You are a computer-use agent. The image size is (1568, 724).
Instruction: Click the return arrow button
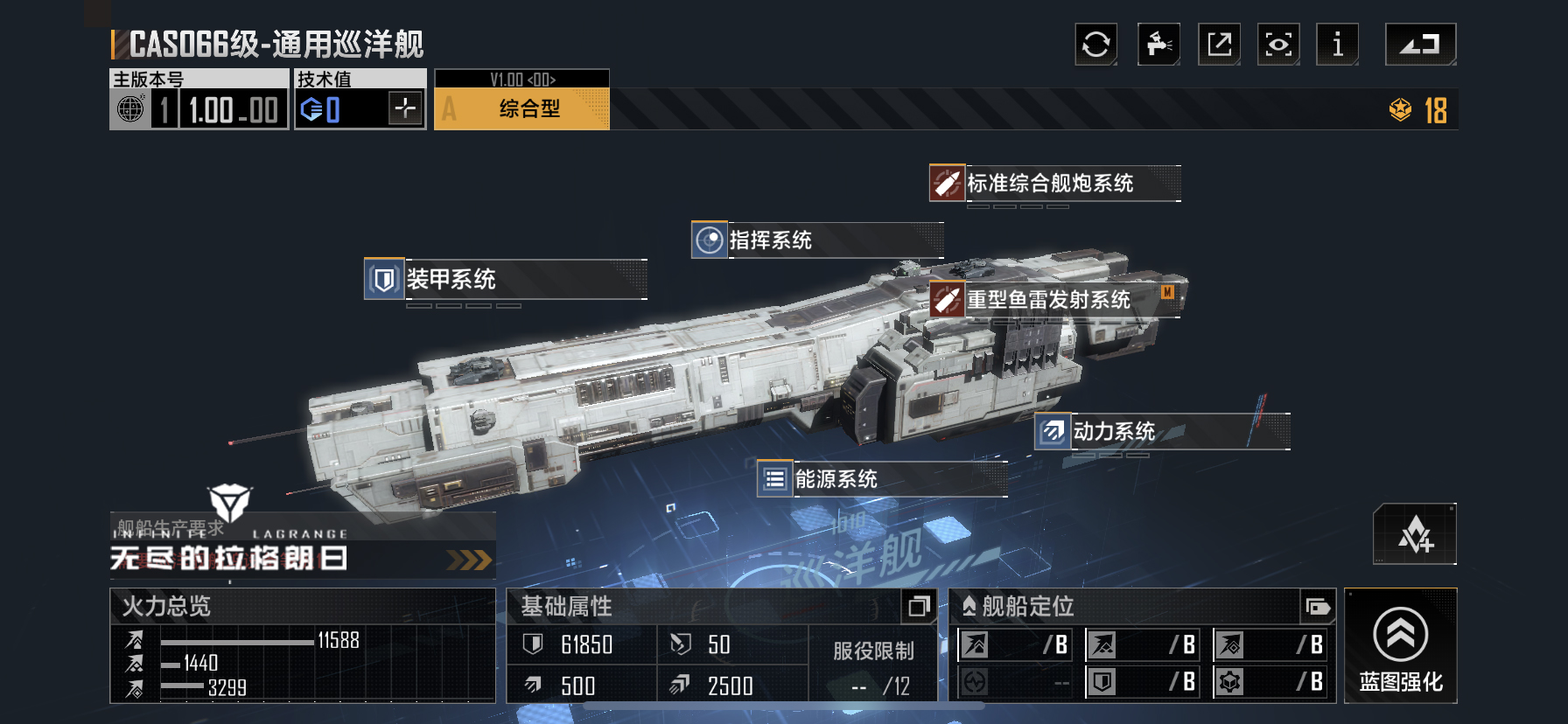coord(1420,45)
